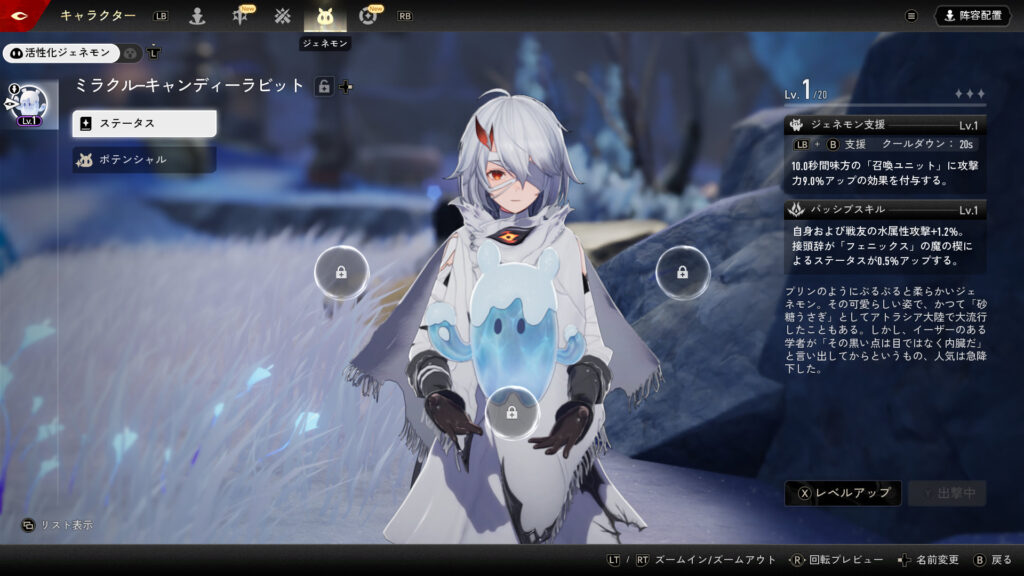Viewport: 1024px width, 576px height.
Task: Open the circular emblem tab marked New
Action: 367,16
